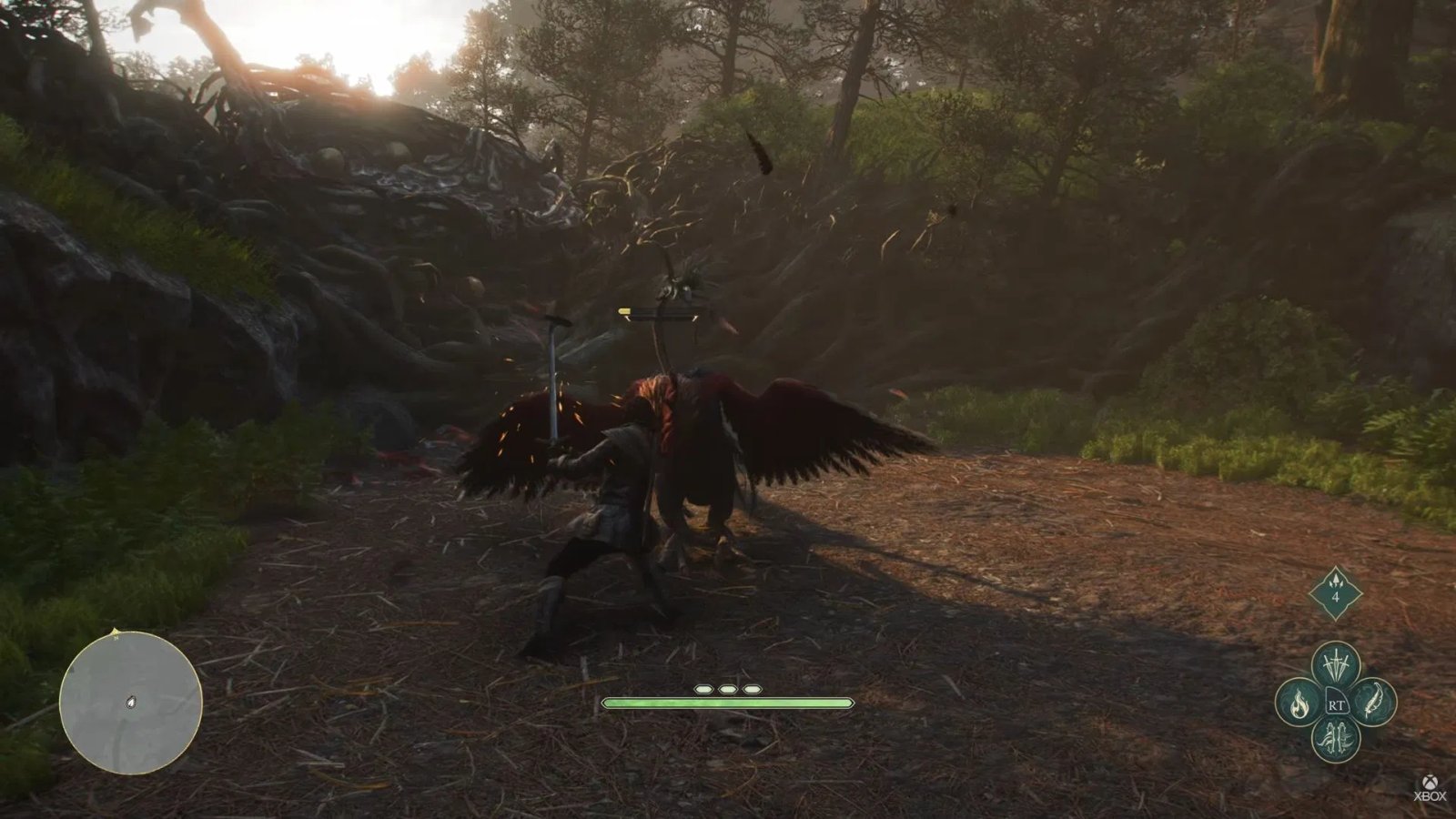Screen dimensions: 1456x819
Task: Select the dual gauntlets ability icon
Action: pos(1335,737)
